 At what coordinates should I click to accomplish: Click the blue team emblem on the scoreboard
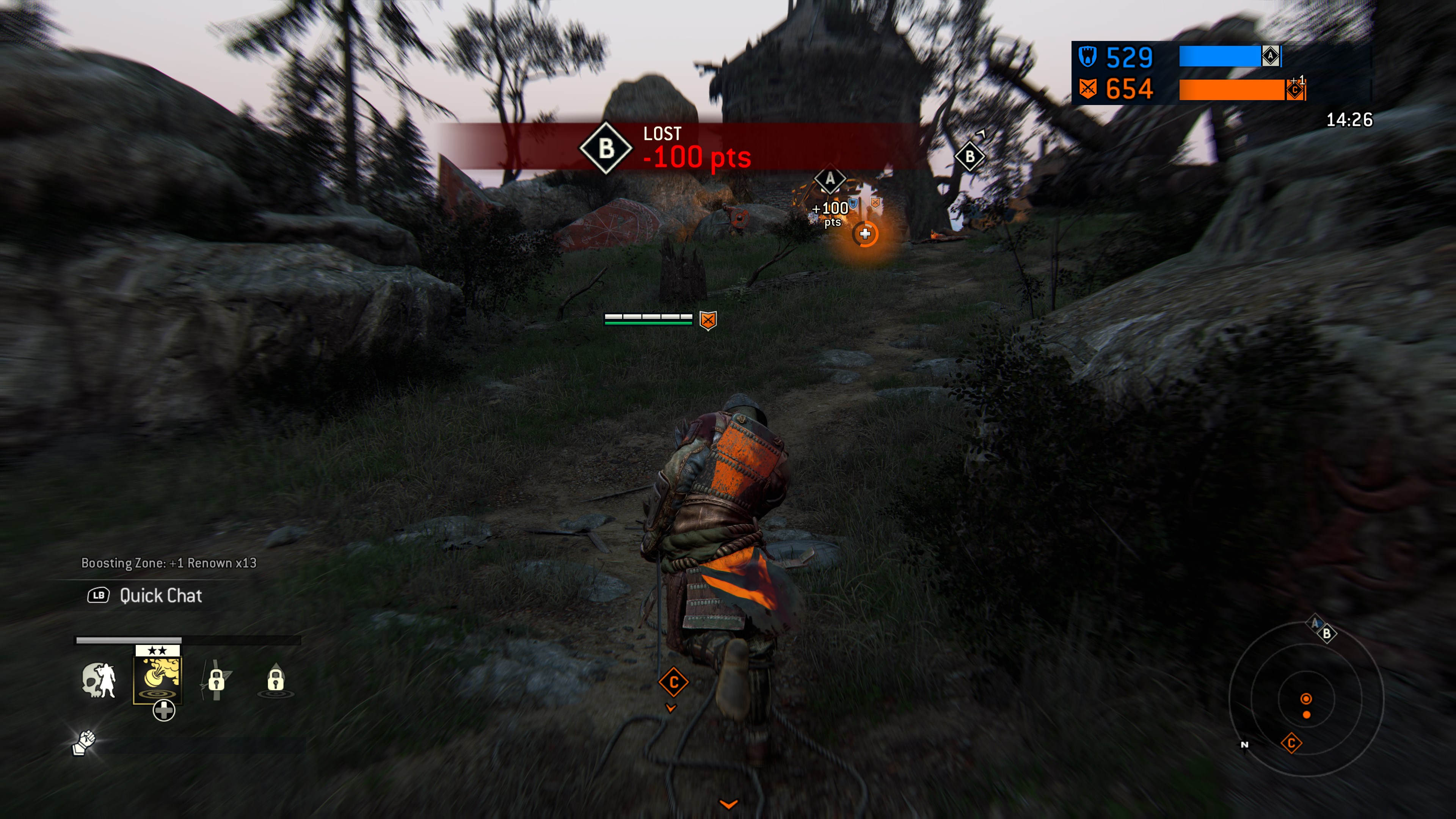click(1087, 56)
